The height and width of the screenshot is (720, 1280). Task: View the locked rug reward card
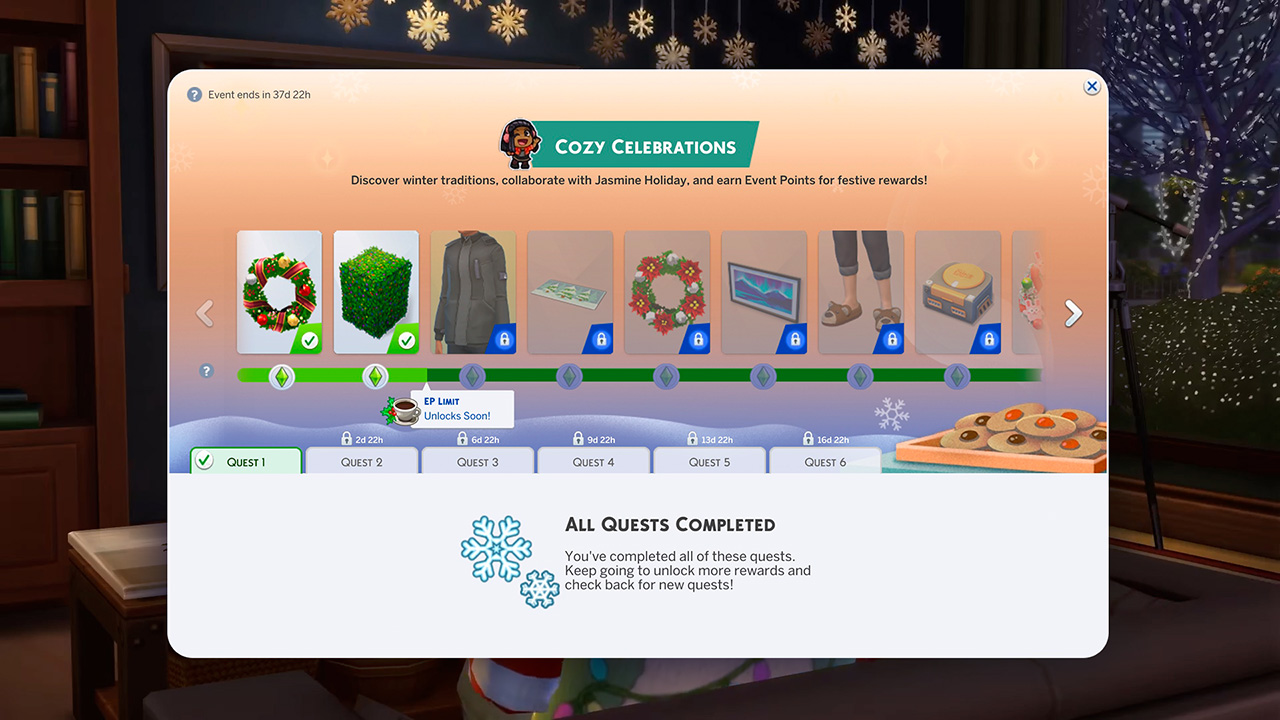(570, 292)
